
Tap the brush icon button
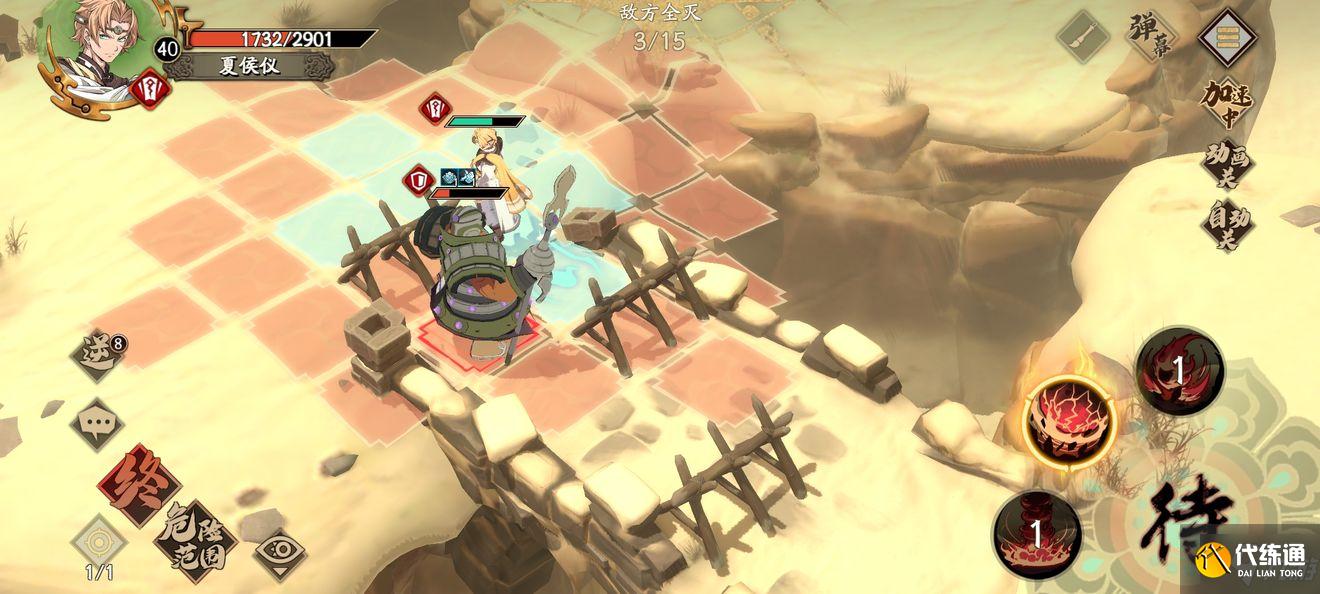pyautogui.click(x=1084, y=40)
